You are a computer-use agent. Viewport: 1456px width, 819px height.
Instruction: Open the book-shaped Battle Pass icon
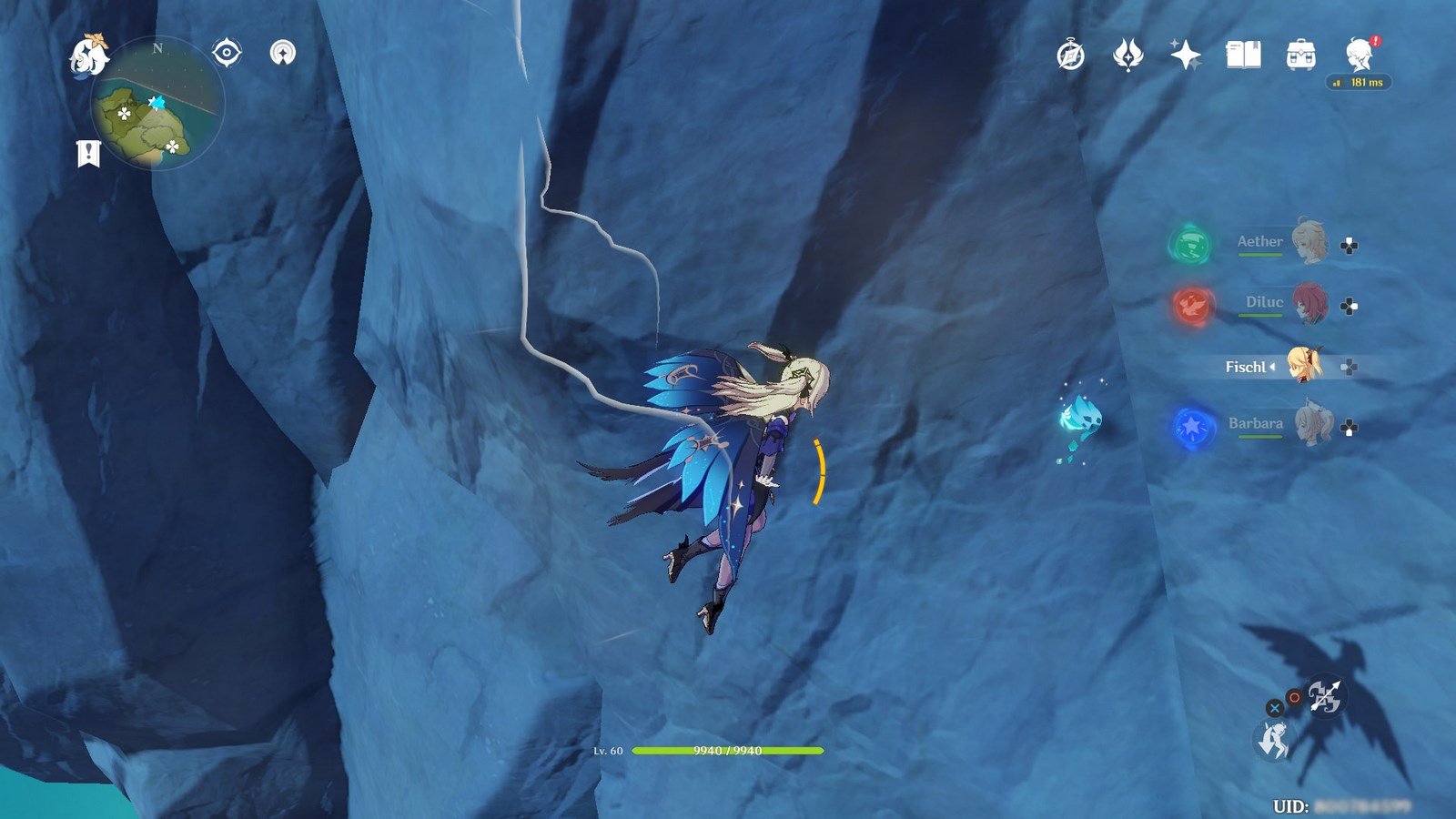point(1243,56)
